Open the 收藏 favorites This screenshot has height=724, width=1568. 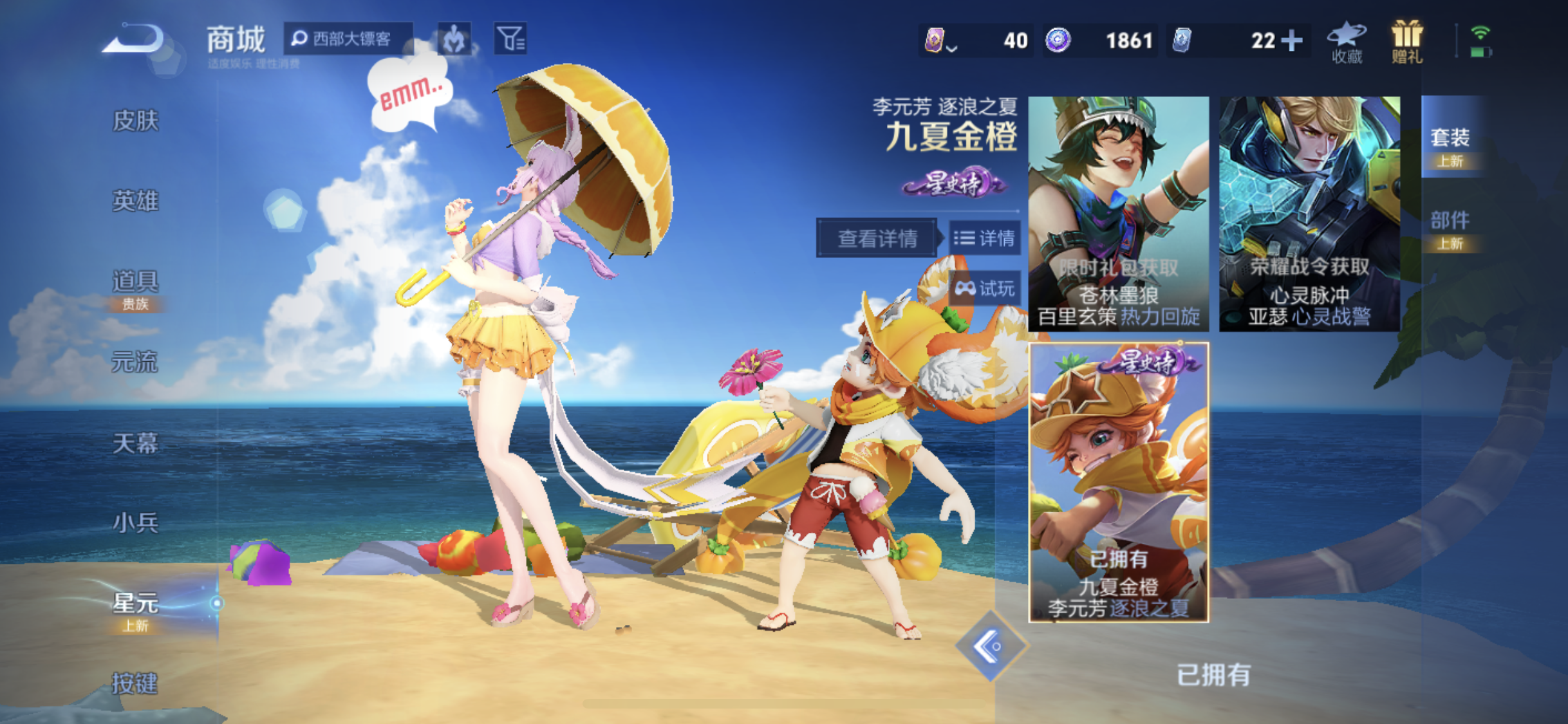[1347, 42]
